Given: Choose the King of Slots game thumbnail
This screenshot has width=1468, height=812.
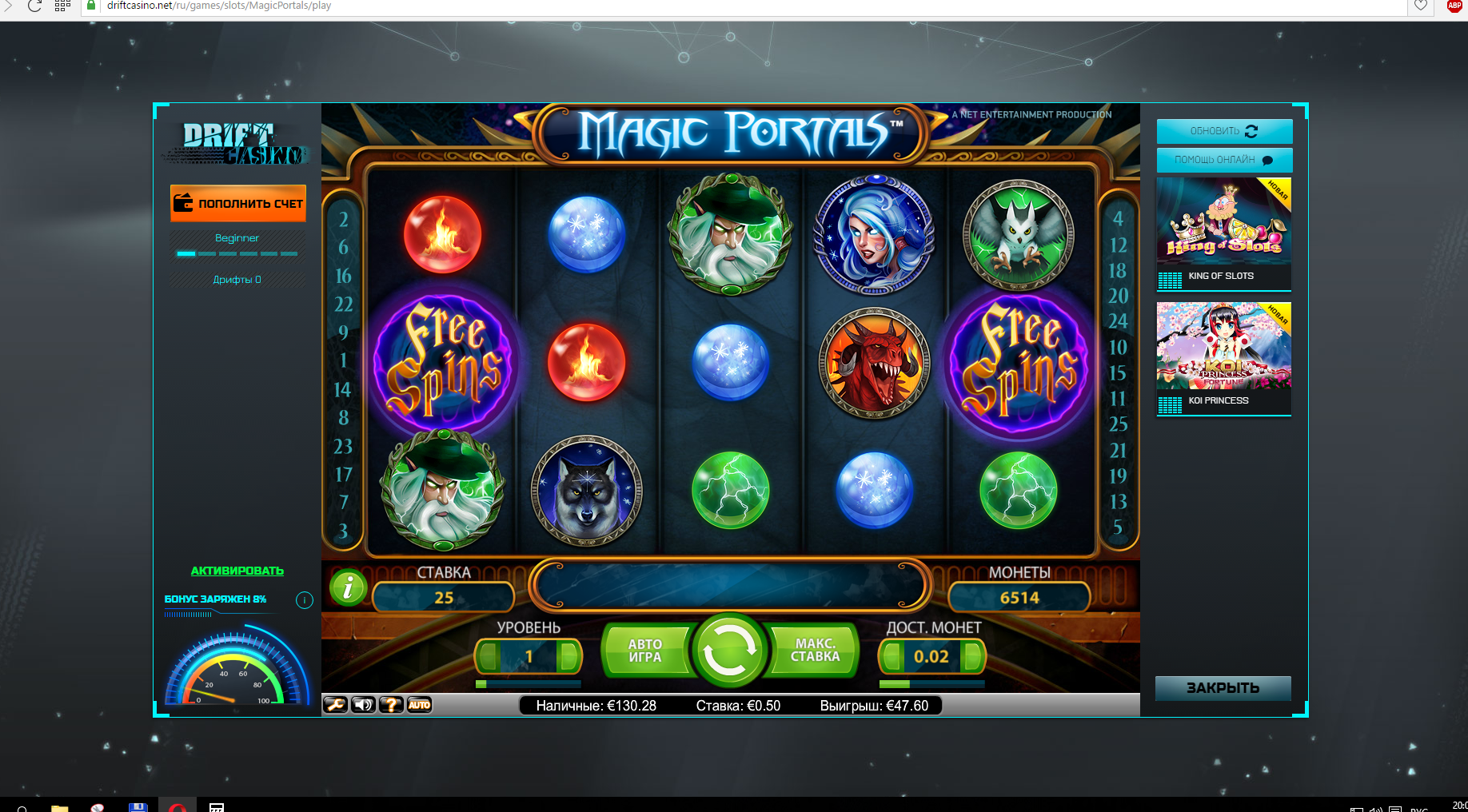Looking at the screenshot, I should pyautogui.click(x=1223, y=233).
